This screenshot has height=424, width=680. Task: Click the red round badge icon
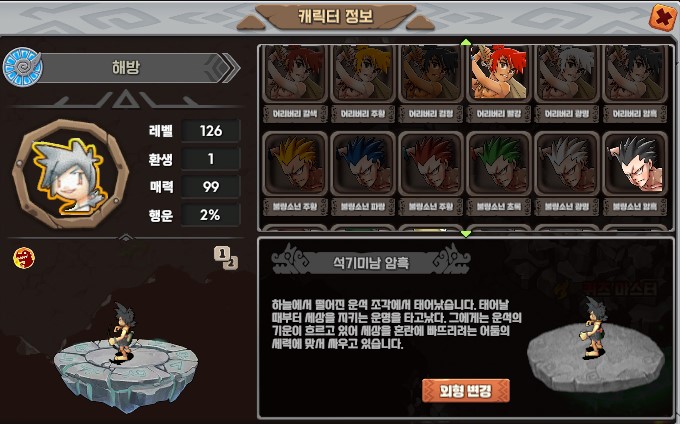click(22, 258)
